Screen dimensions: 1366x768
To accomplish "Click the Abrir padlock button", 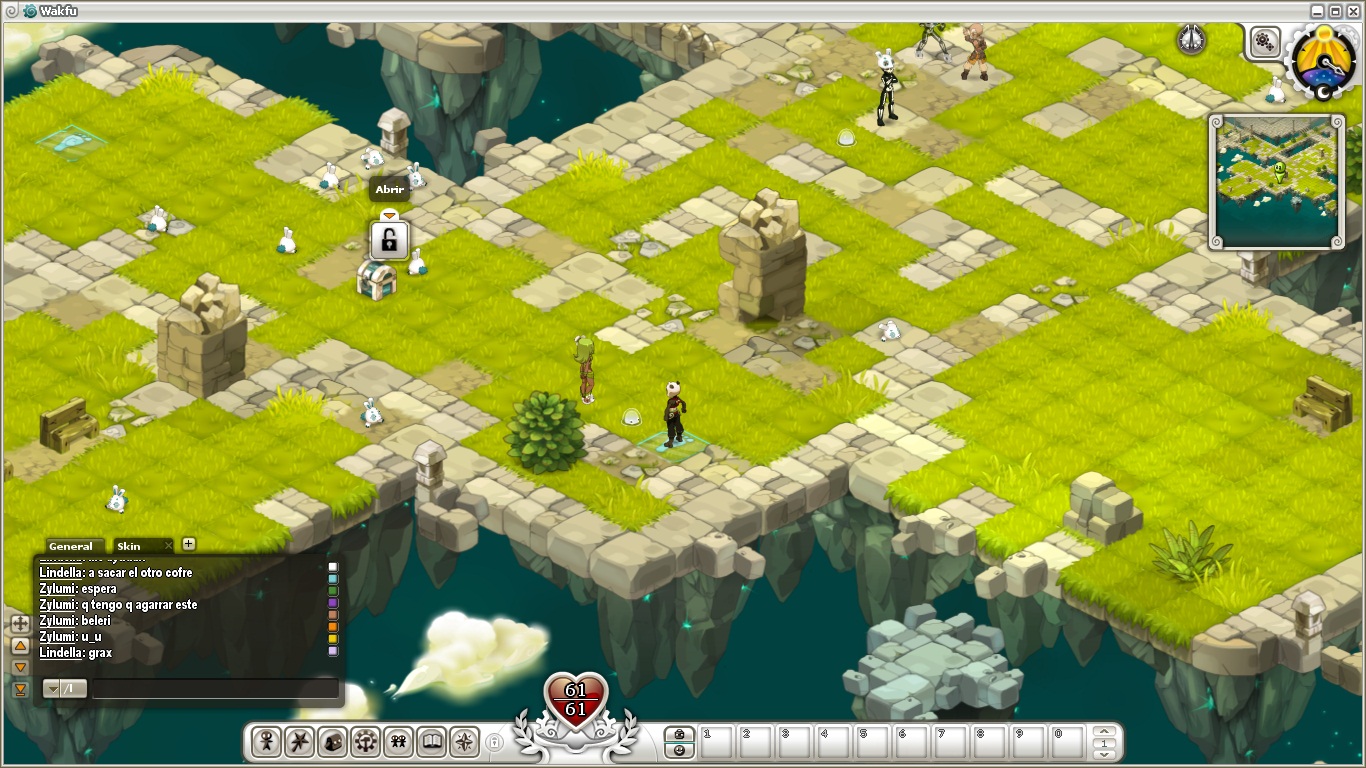I will coord(389,241).
